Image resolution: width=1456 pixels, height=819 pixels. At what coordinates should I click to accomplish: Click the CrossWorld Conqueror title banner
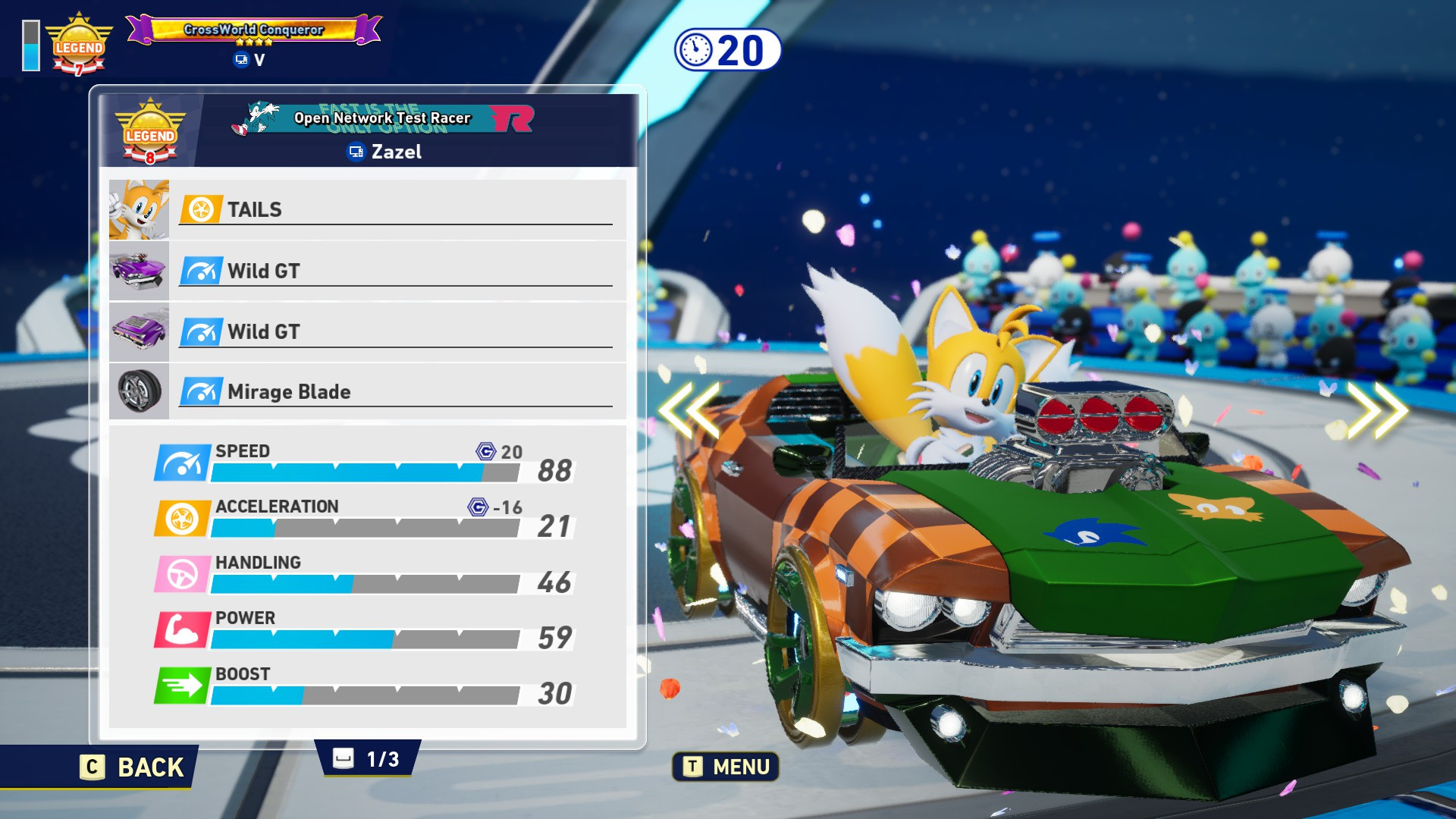[253, 30]
